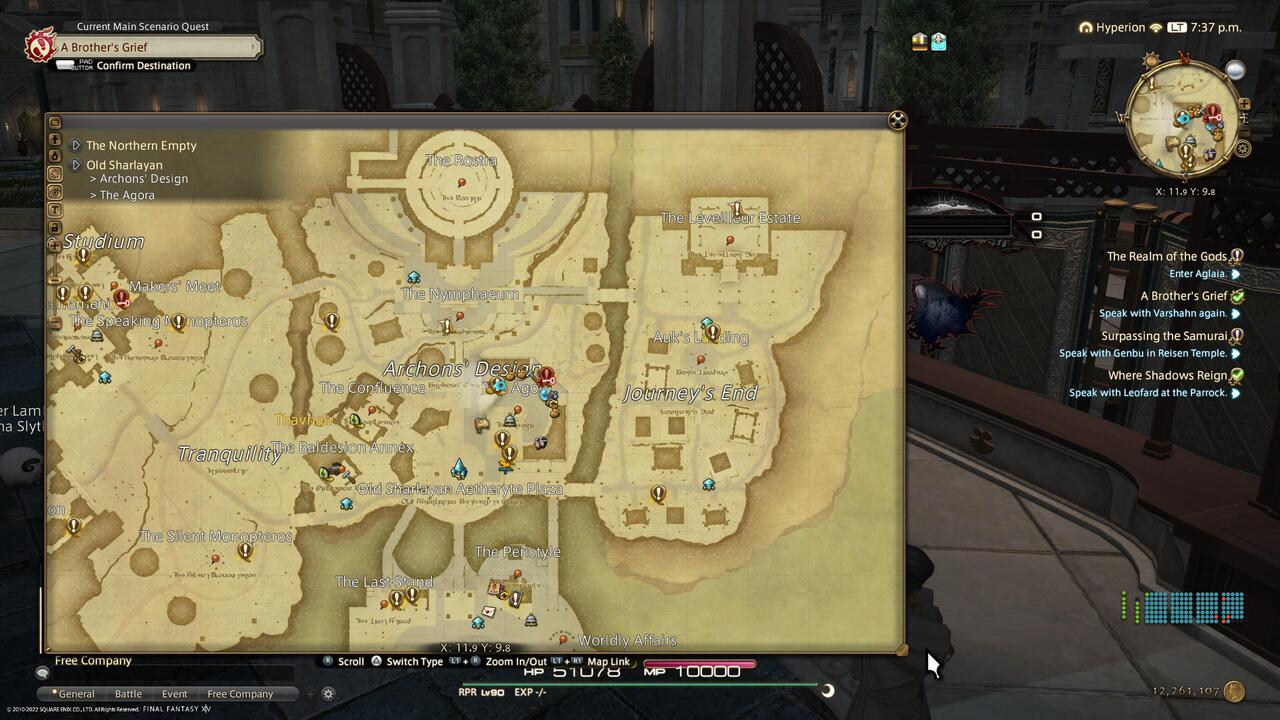Screen dimensions: 1280x720
Task: Switch to the Battle chat tab
Action: pos(127,693)
